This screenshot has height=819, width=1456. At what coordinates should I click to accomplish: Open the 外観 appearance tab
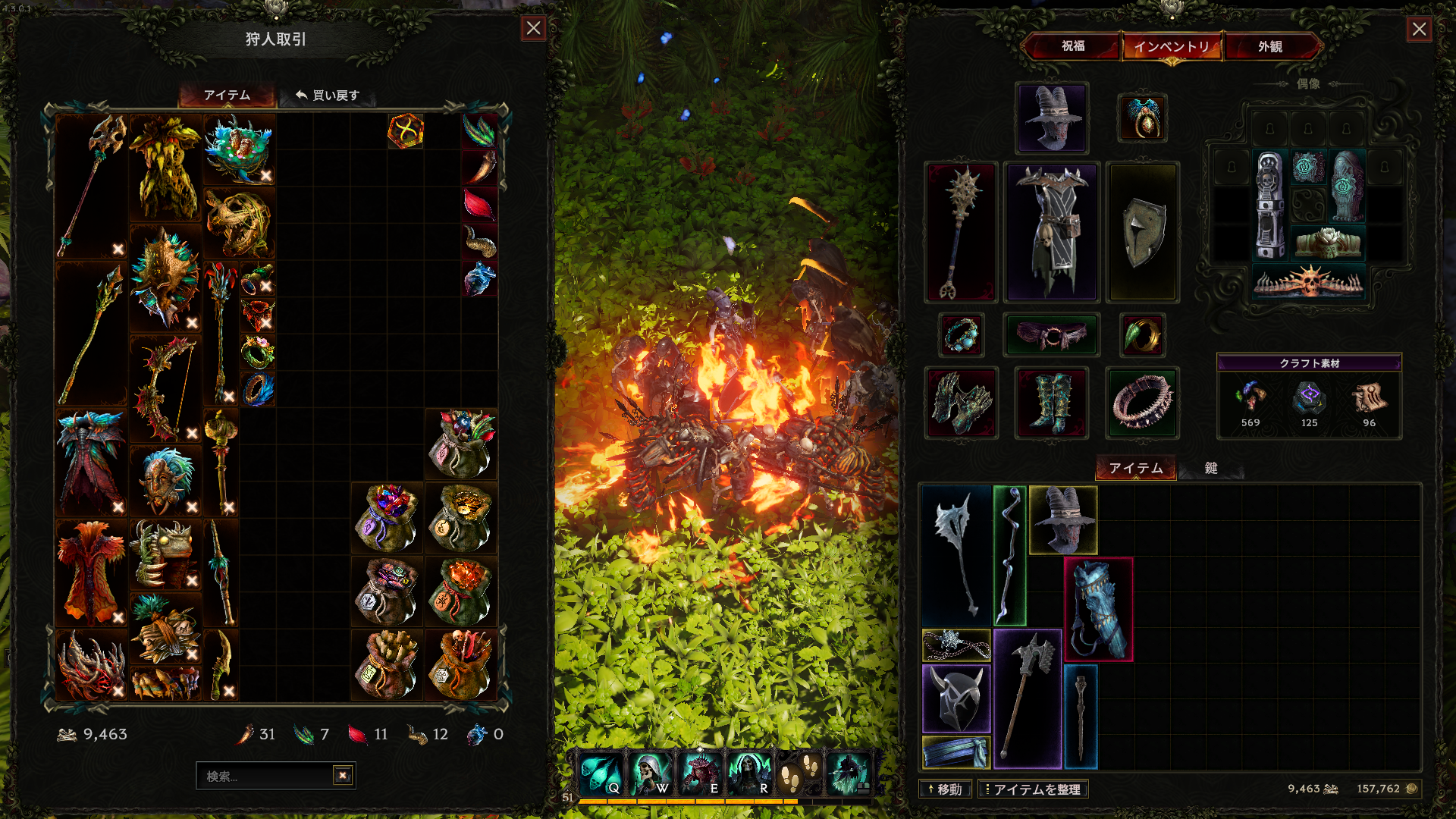pos(1270,46)
